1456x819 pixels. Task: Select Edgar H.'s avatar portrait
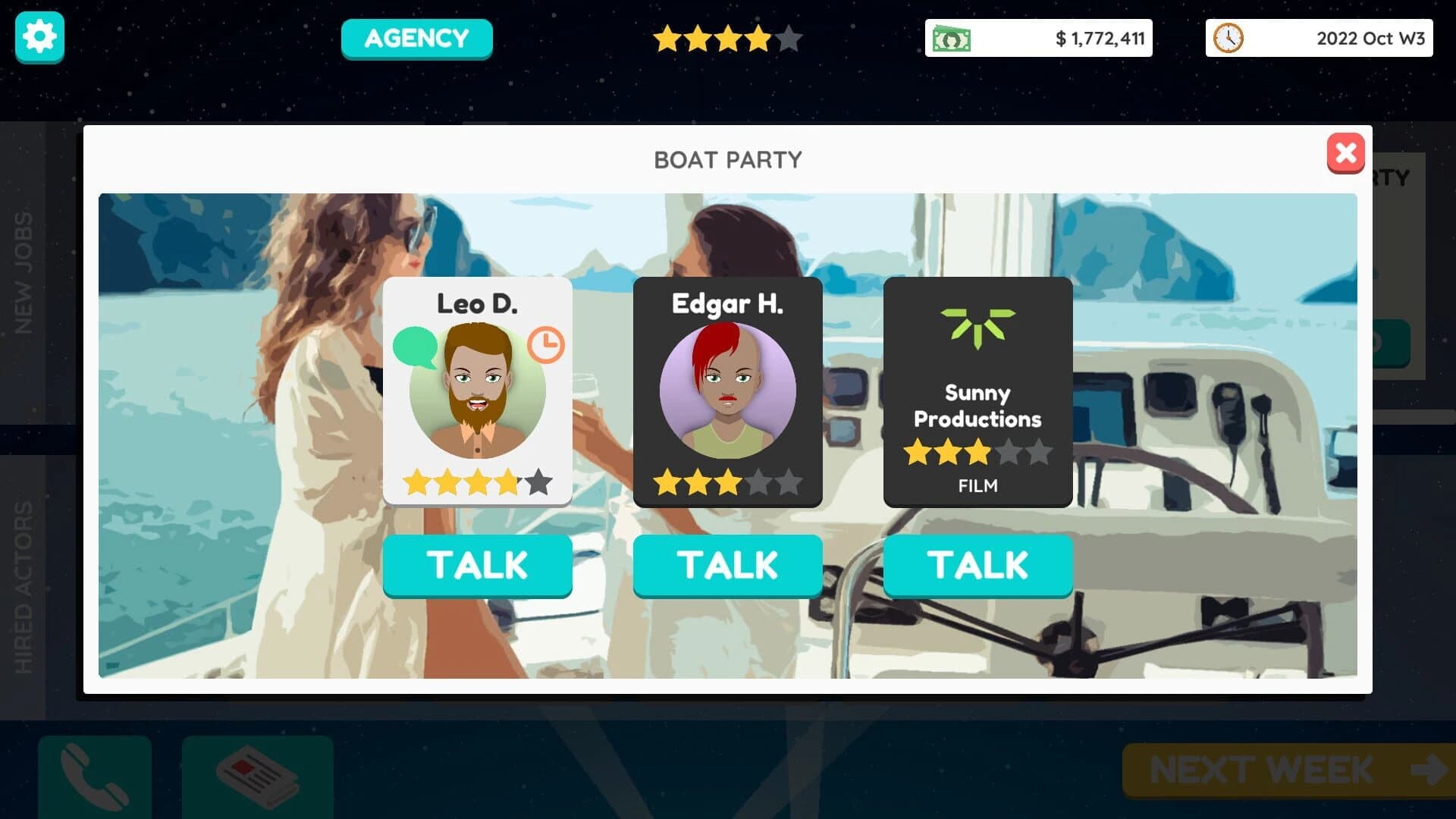pyautogui.click(x=727, y=389)
